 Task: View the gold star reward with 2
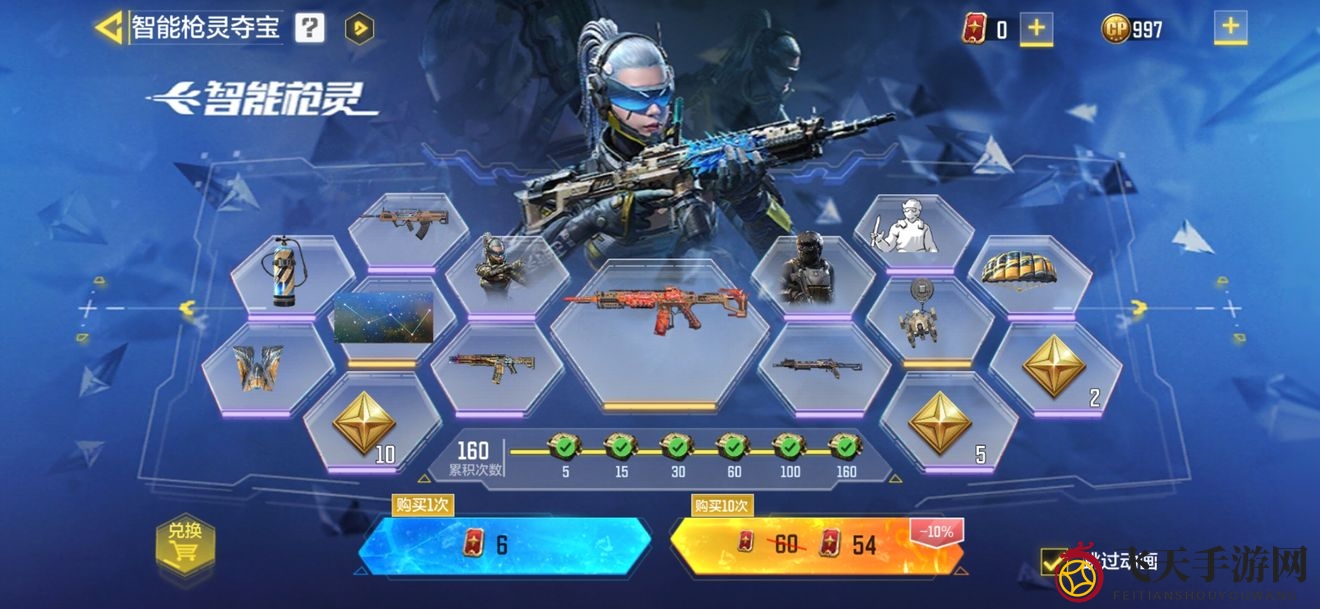[1054, 367]
